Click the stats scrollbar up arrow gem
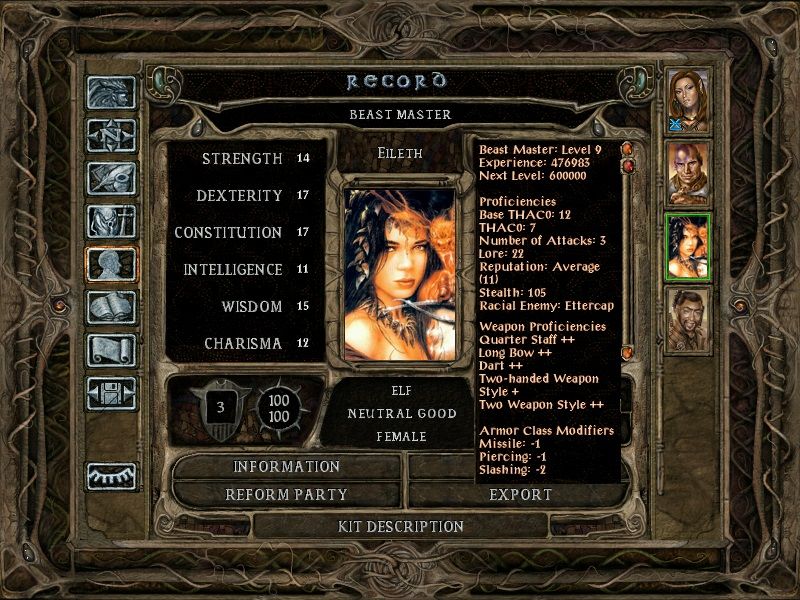The width and height of the screenshot is (800, 600). [x=627, y=150]
